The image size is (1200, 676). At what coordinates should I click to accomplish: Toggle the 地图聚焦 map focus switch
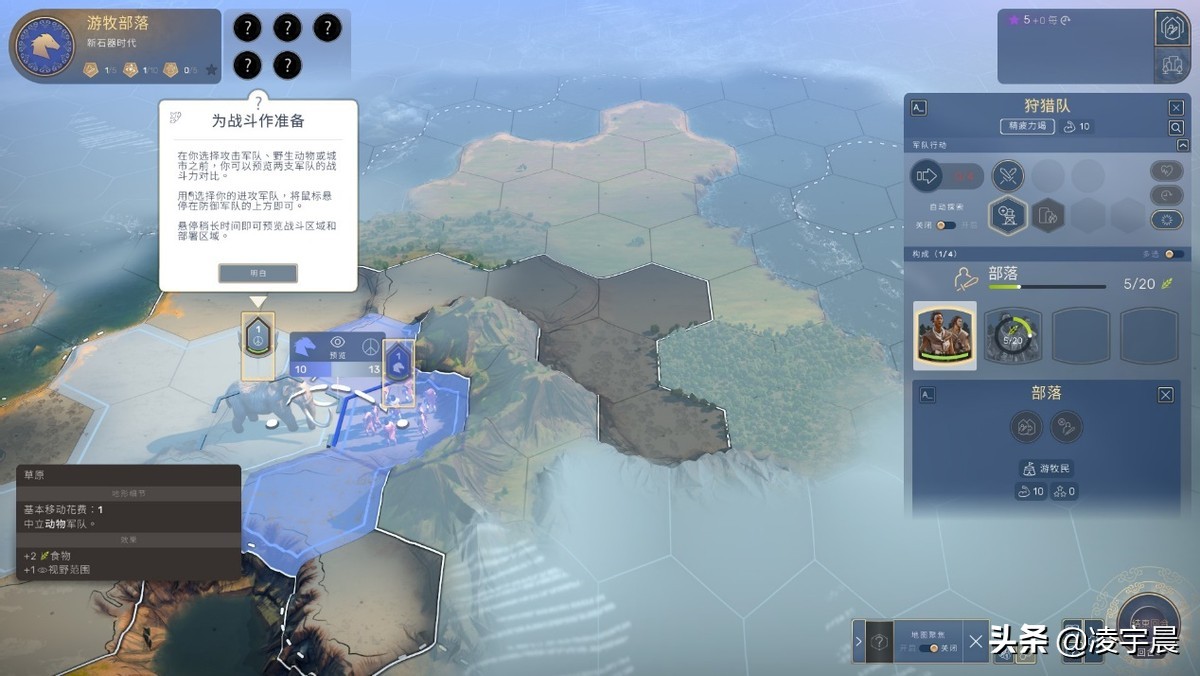click(x=933, y=648)
